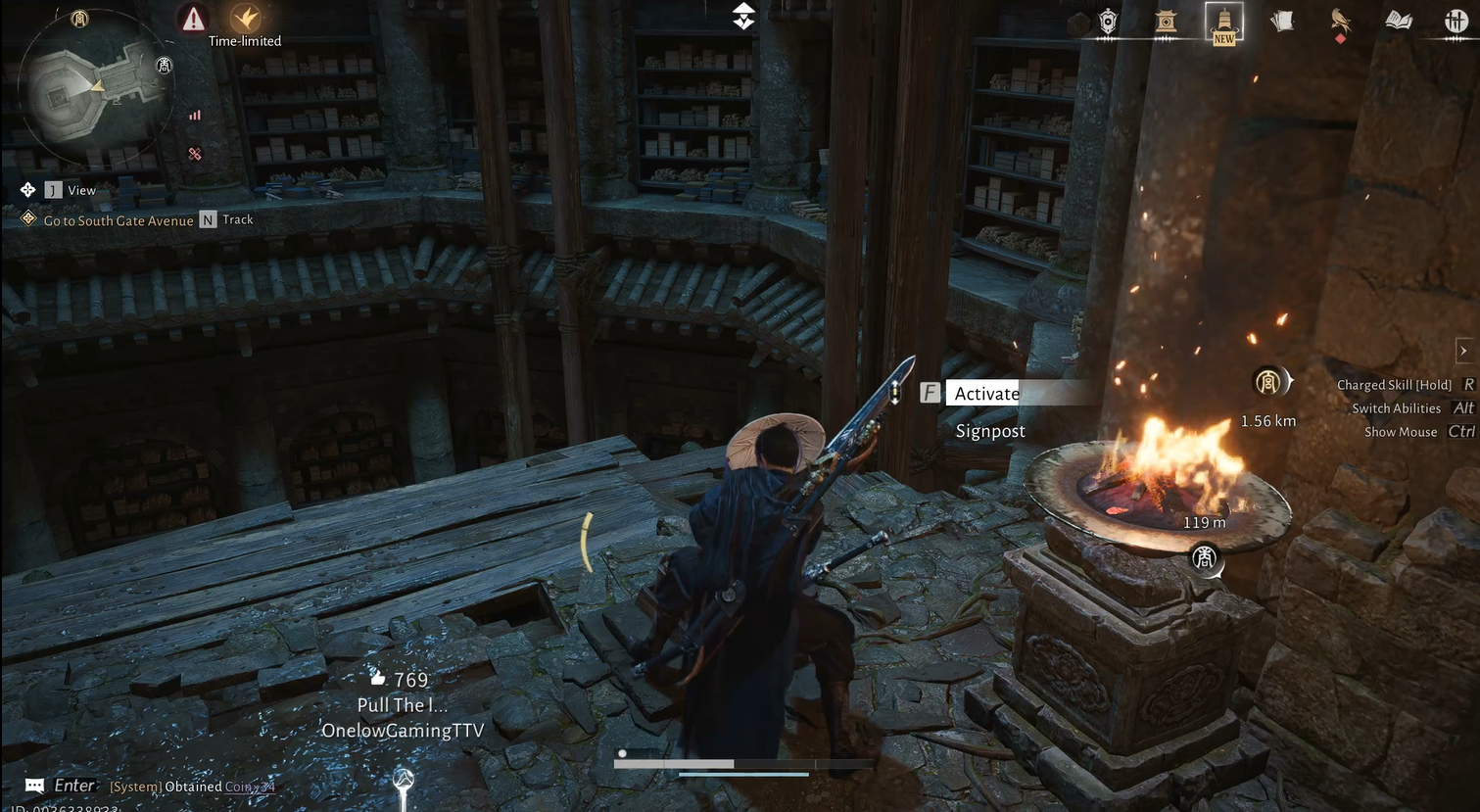The width and height of the screenshot is (1480, 812).
Task: Activate the Signpost interaction prompt
Action: [986, 394]
